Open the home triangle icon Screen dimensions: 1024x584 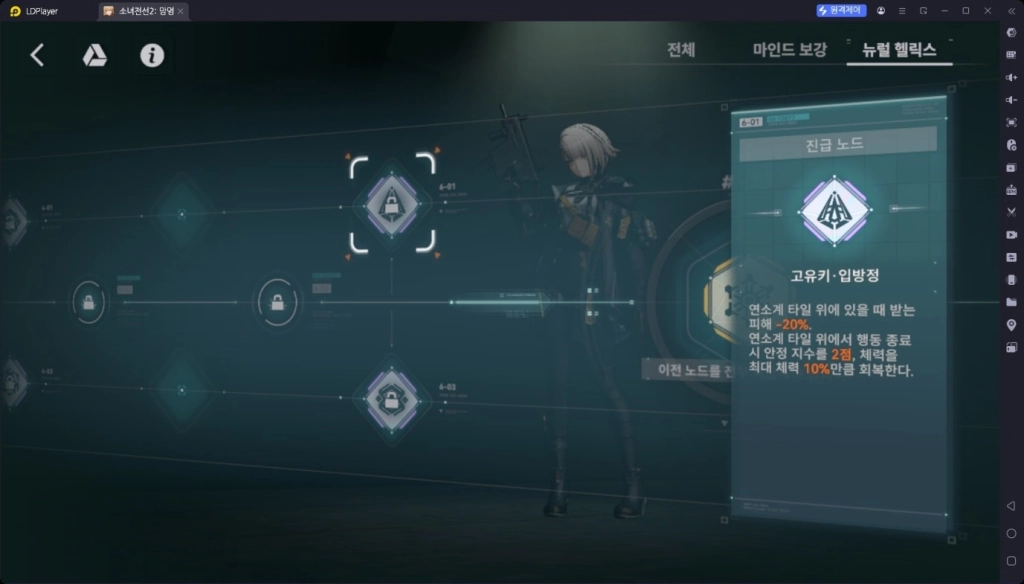click(x=94, y=55)
